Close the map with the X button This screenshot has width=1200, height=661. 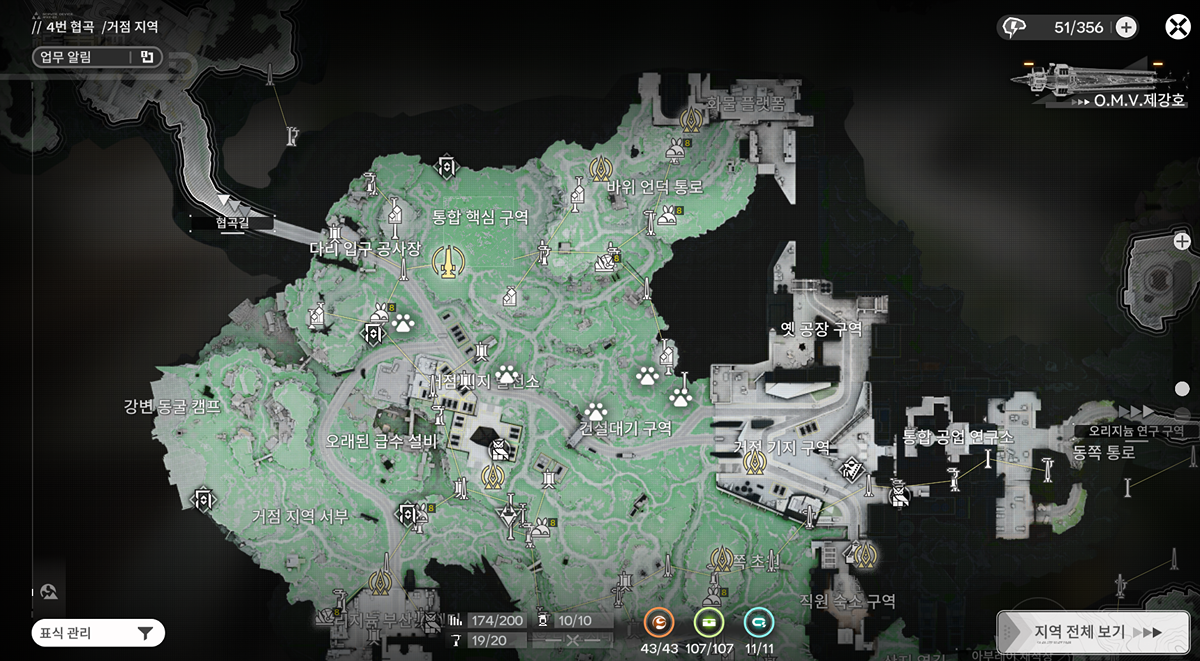tap(1177, 27)
